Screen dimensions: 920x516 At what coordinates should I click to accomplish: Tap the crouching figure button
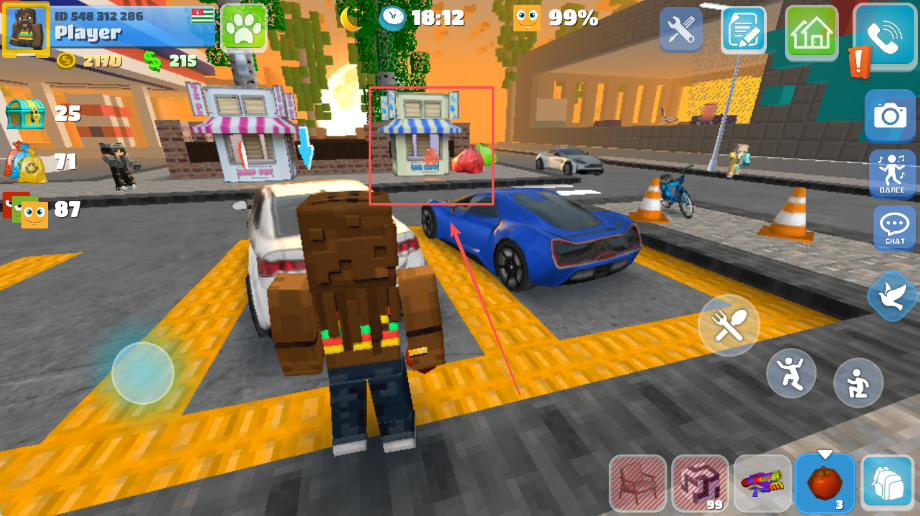pos(858,383)
